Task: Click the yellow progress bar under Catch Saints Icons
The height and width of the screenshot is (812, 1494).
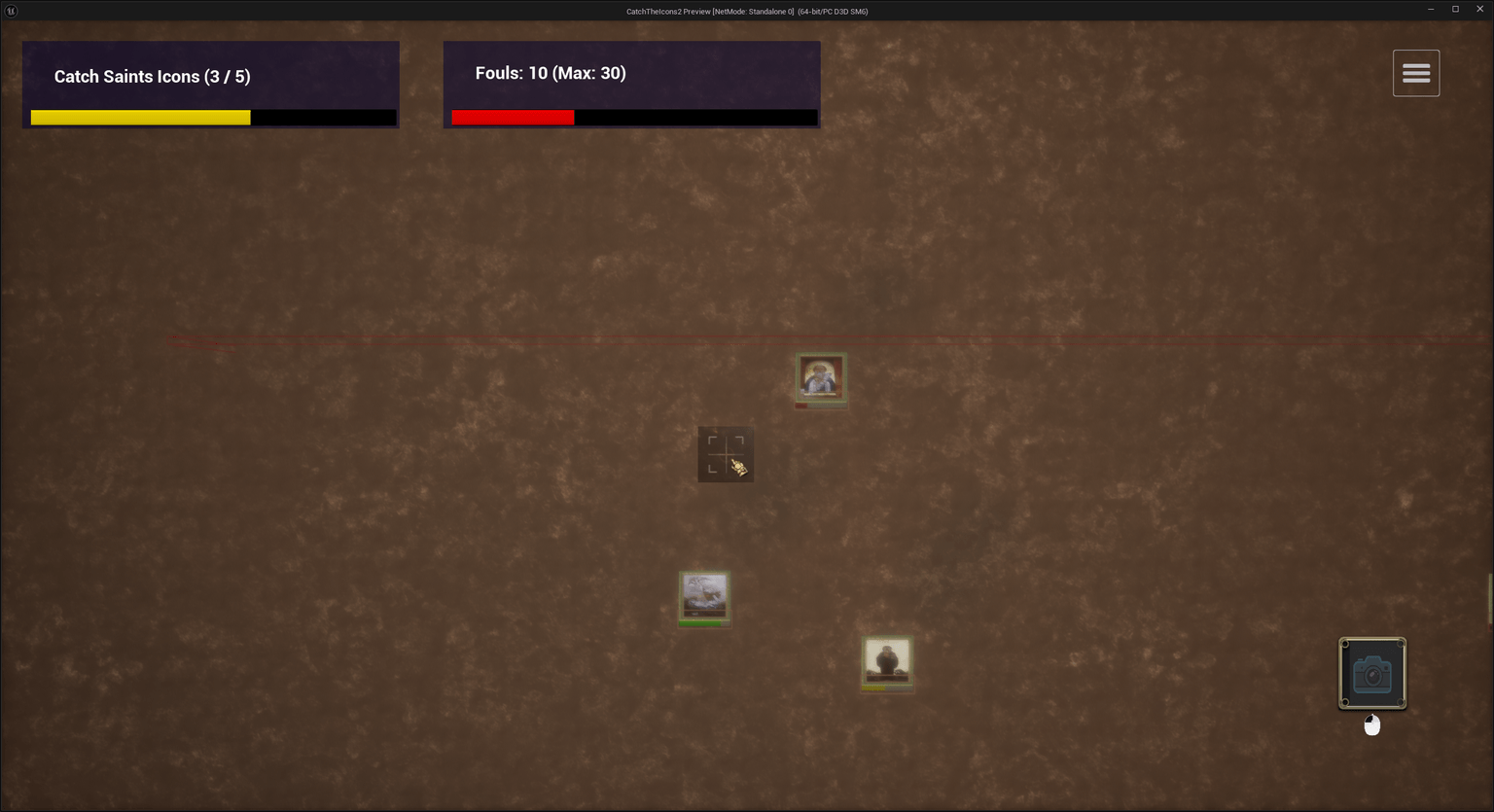Action: (140, 117)
